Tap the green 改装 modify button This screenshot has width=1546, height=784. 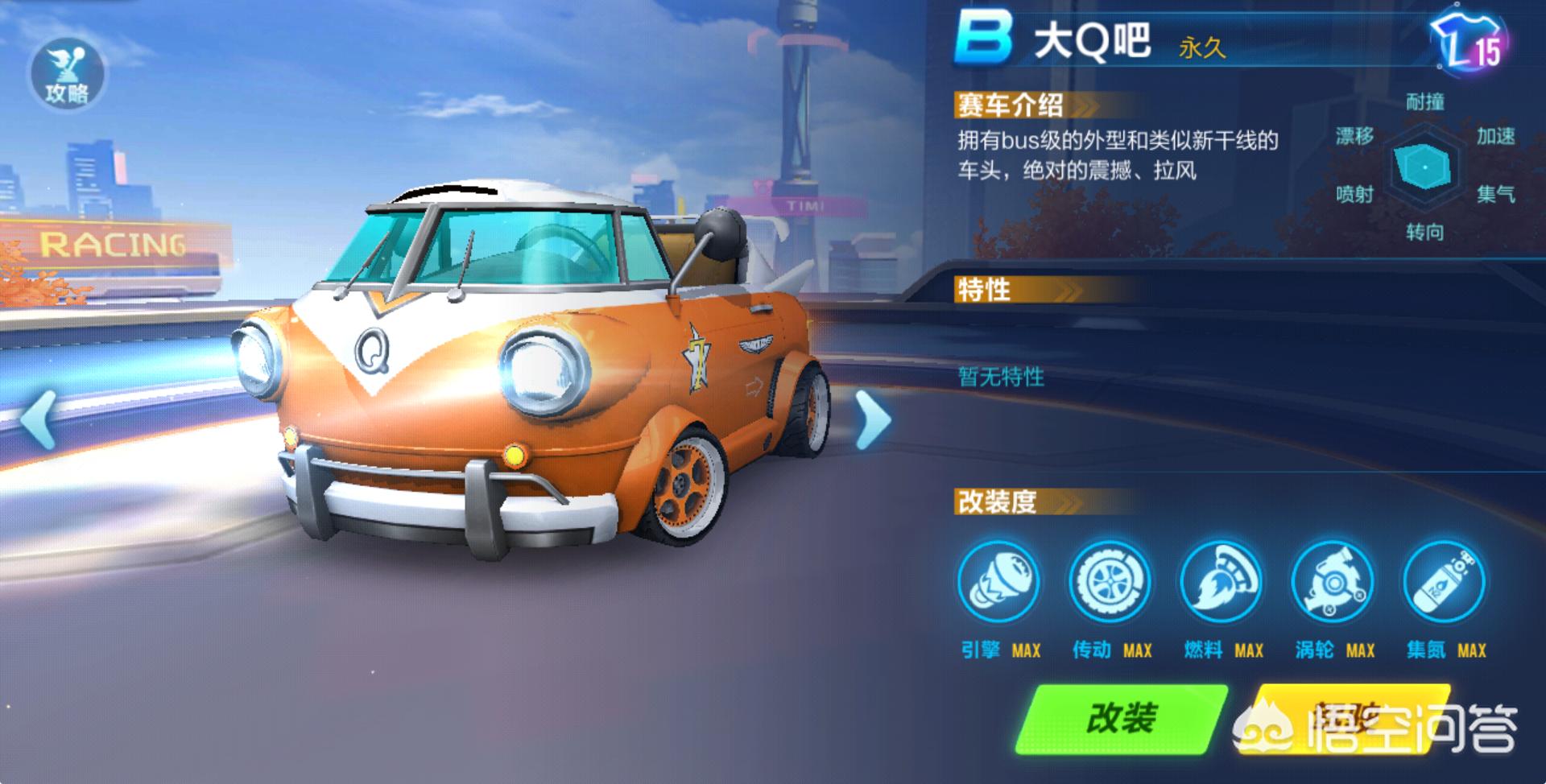click(1121, 718)
